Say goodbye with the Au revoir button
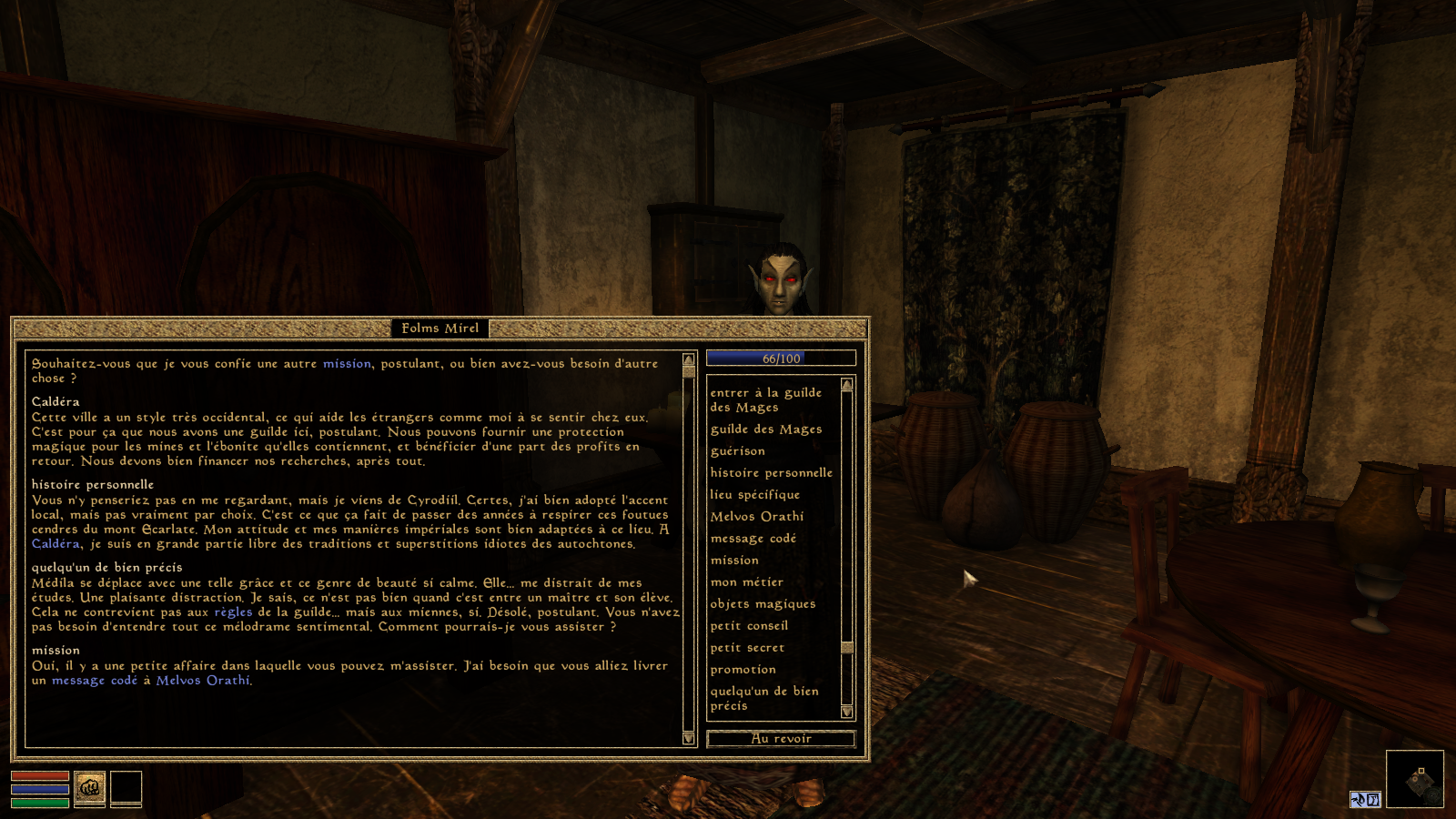 (781, 739)
